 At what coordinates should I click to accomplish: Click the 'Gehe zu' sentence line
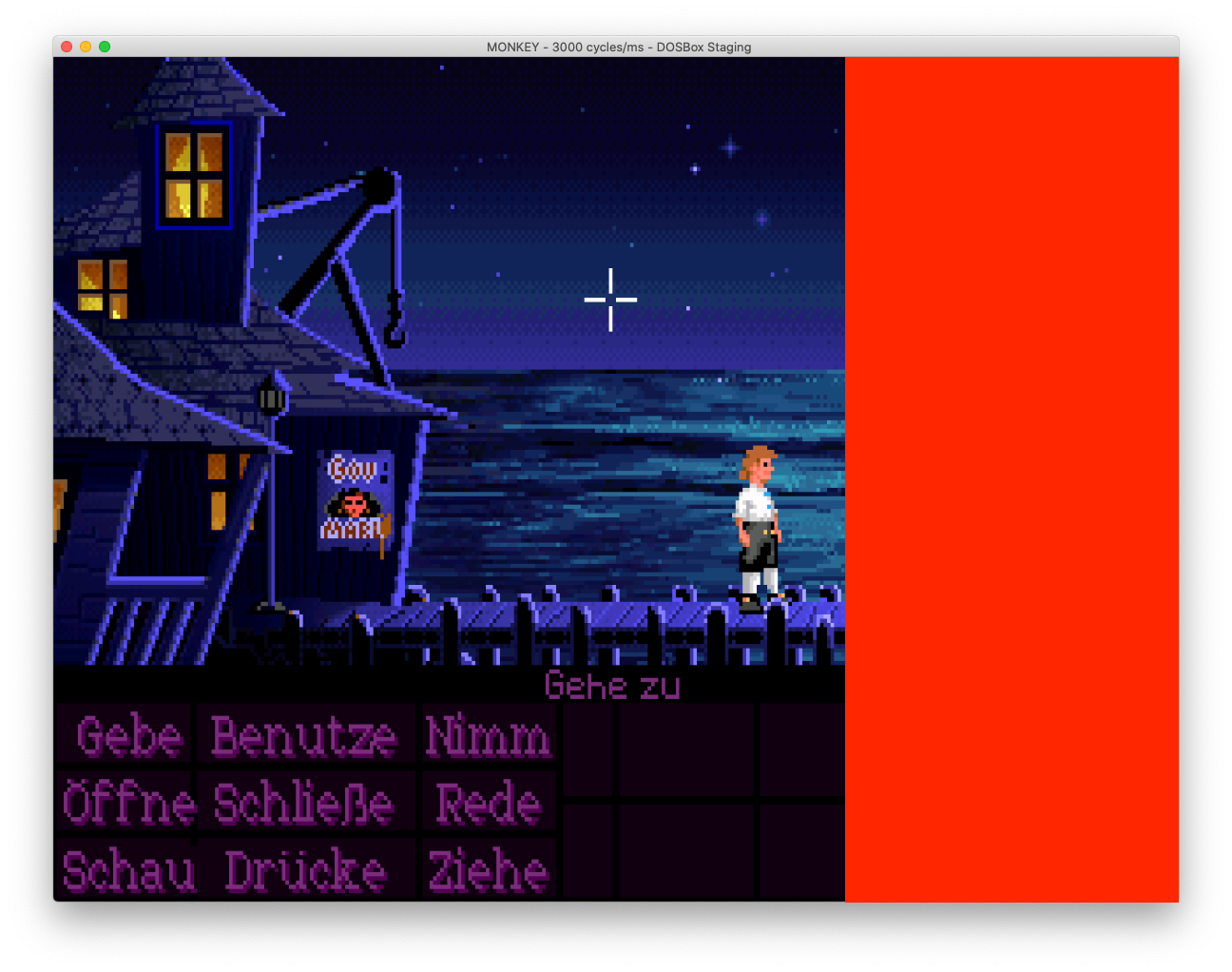611,686
